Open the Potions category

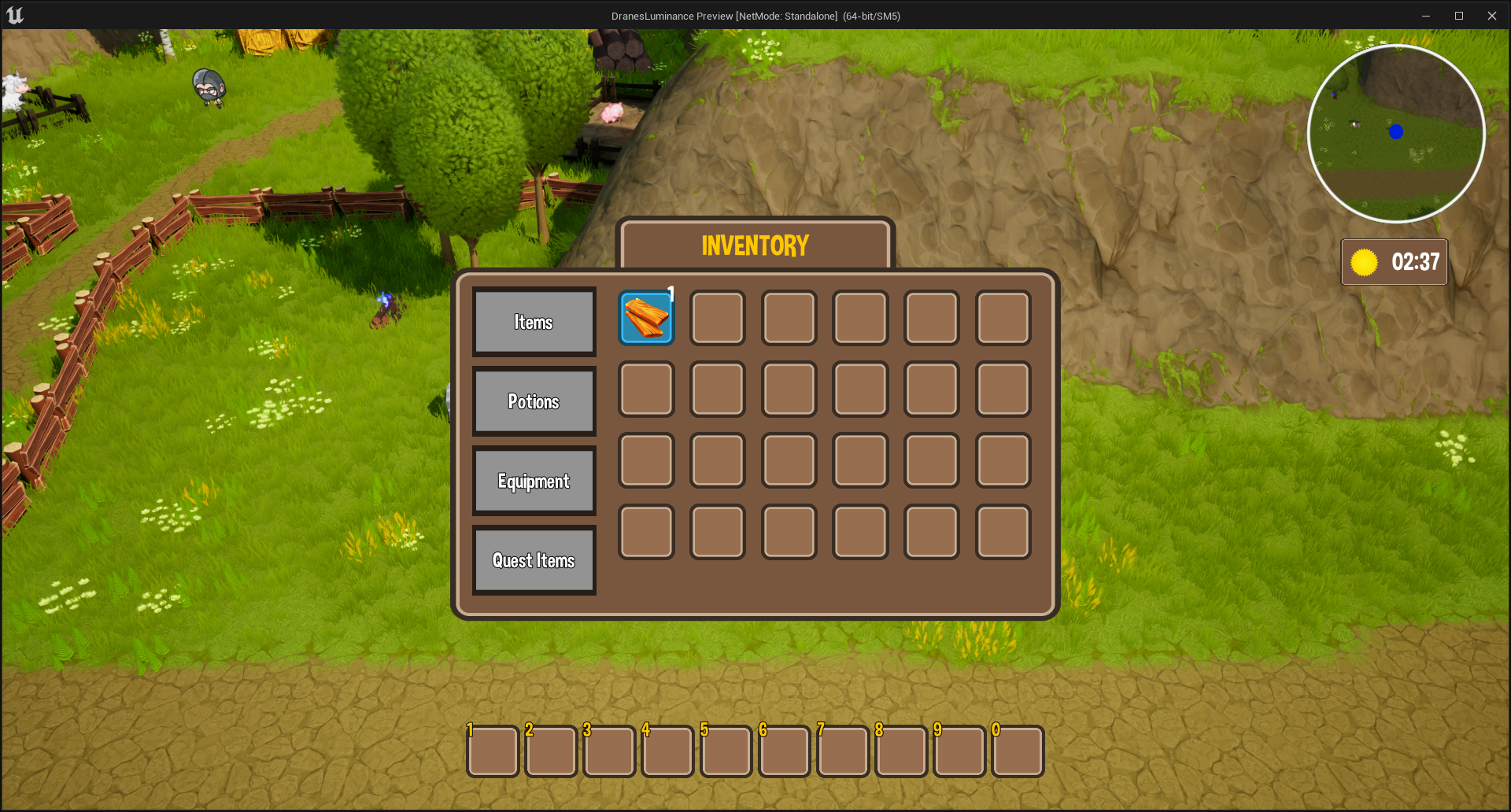pyautogui.click(x=534, y=401)
